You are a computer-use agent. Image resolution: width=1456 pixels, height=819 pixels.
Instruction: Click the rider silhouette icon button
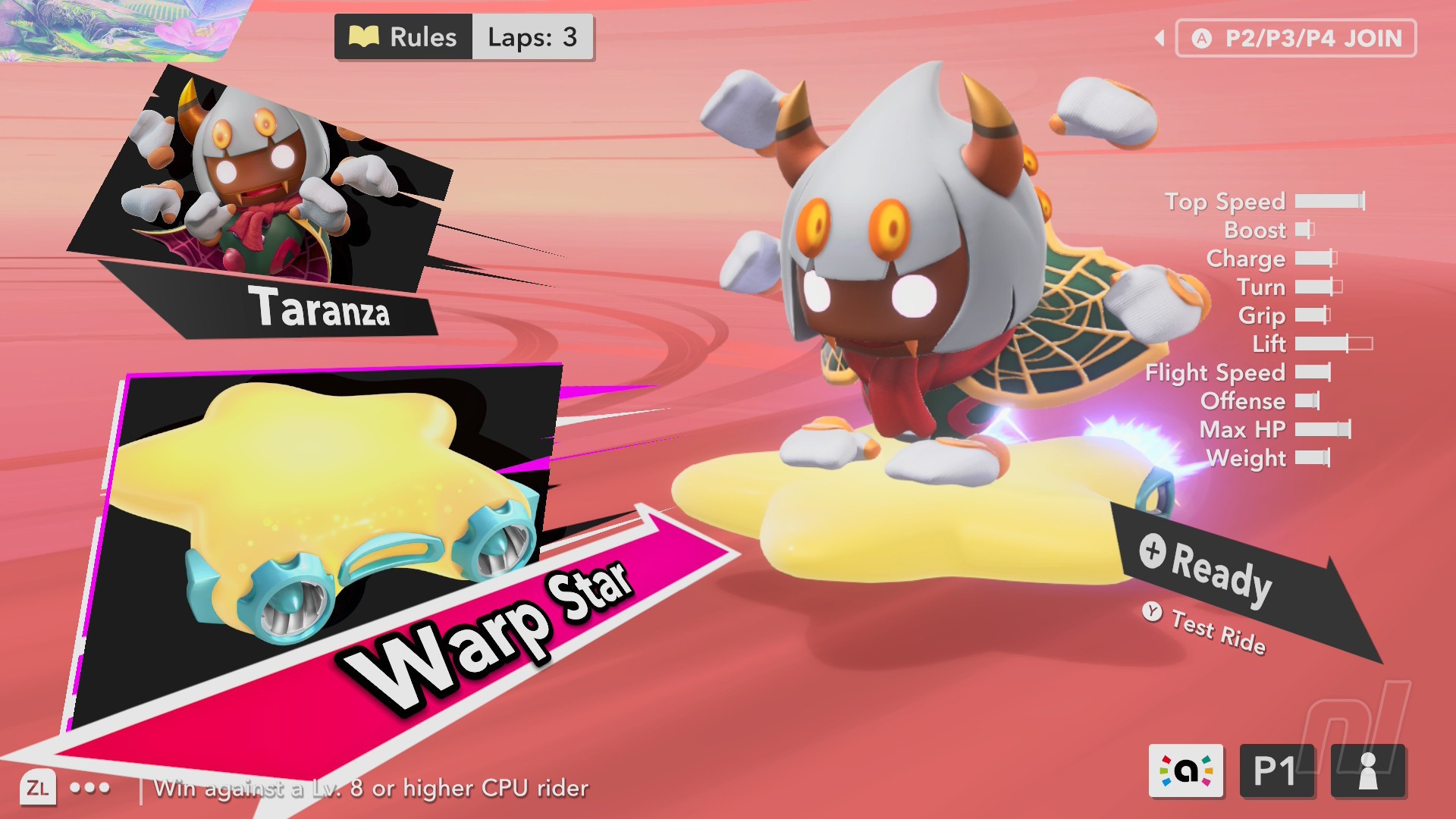coord(1368,770)
